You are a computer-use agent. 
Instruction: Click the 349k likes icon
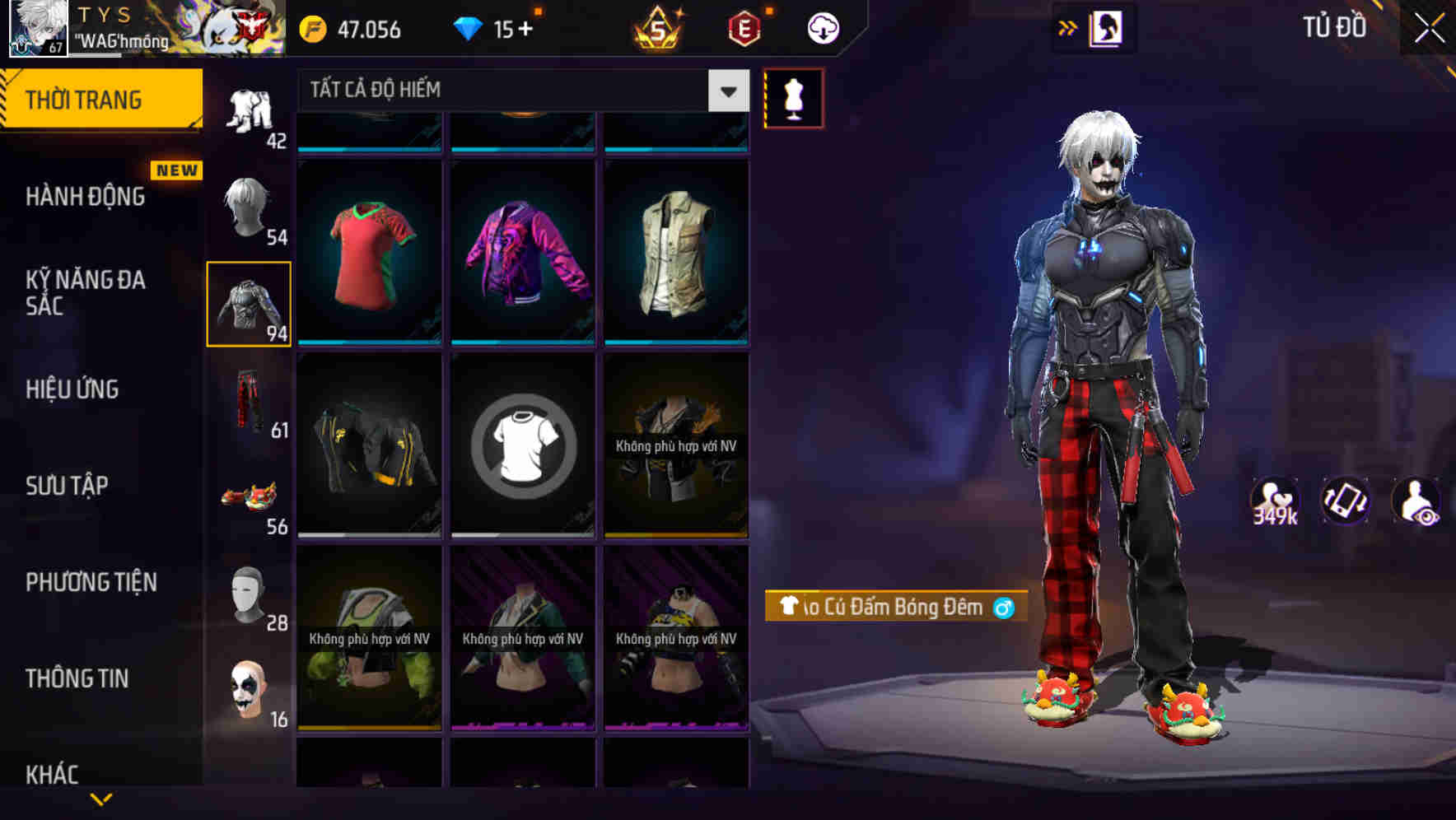pos(1276,501)
